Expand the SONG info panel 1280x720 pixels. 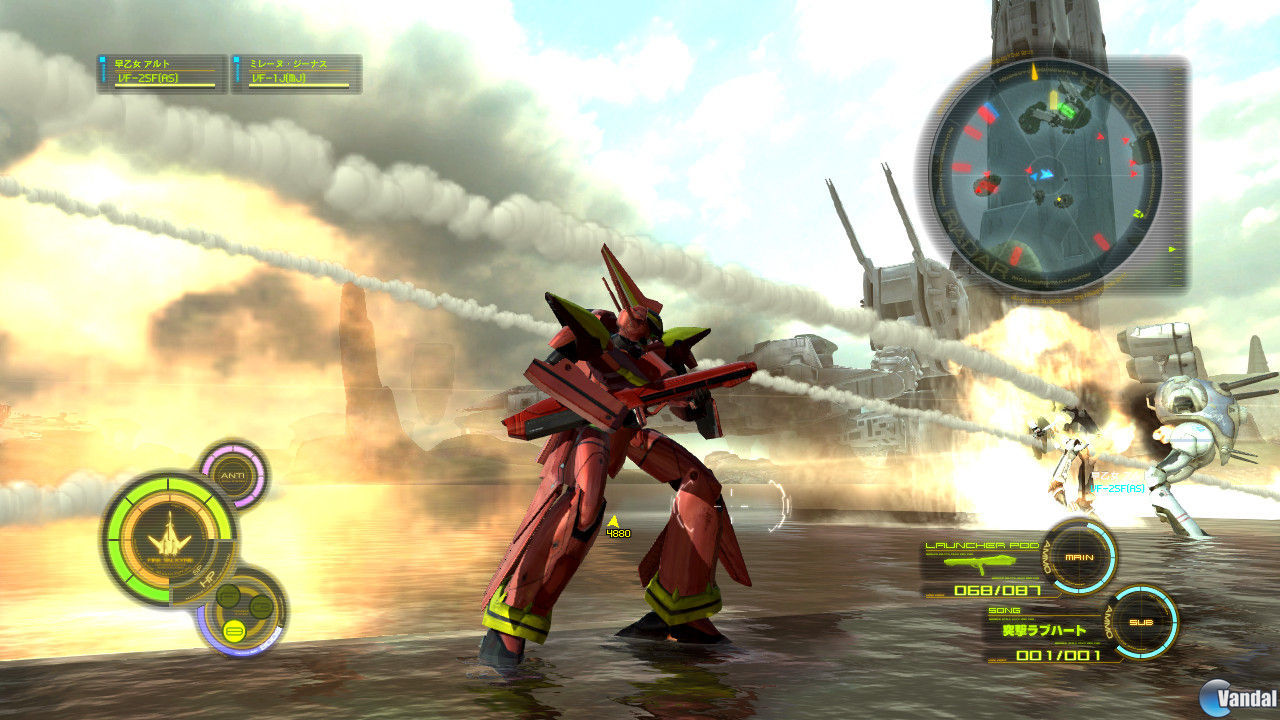tap(1004, 610)
